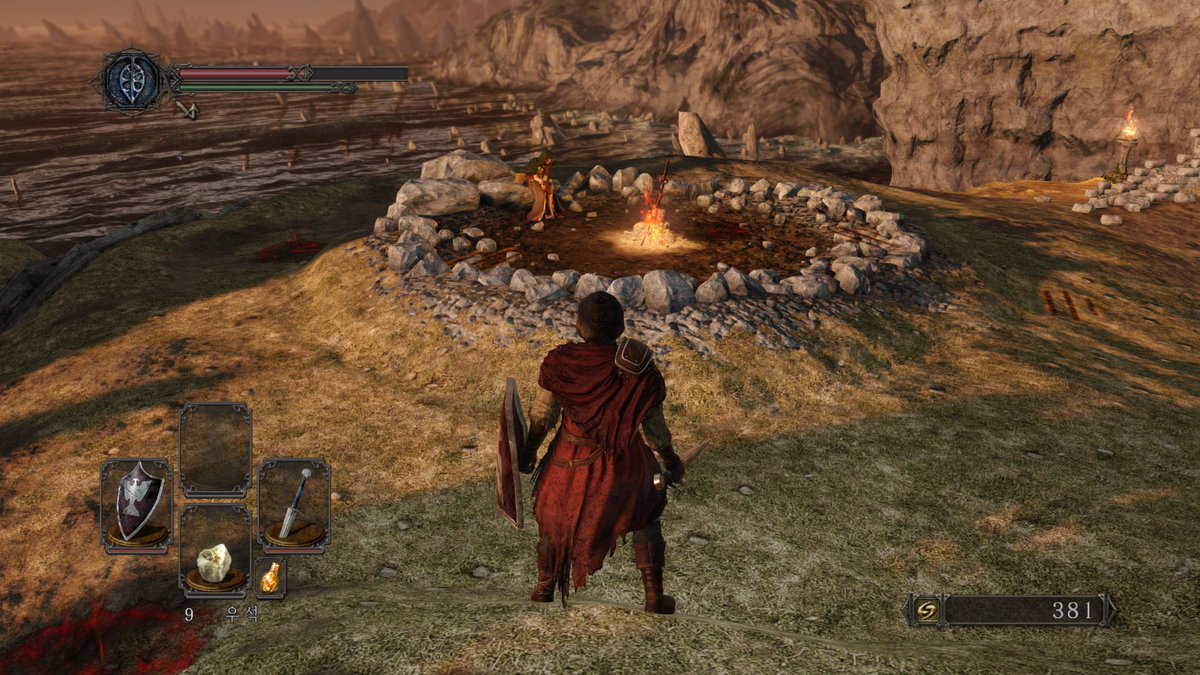
Task: Select the small orange flask slot
Action: 271,577
